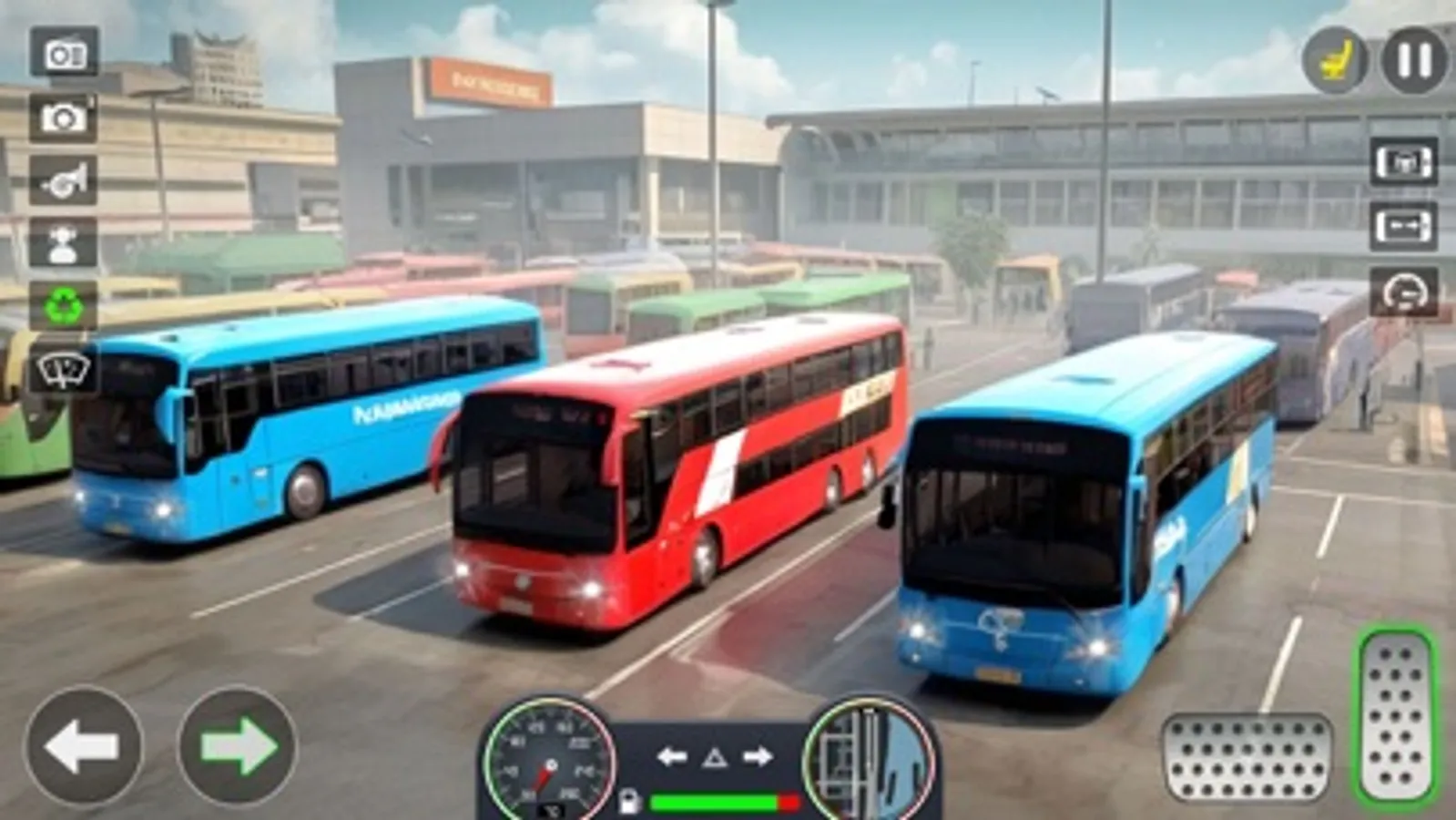Image resolution: width=1456 pixels, height=820 pixels.
Task: Pause the game
Action: coord(1408,61)
